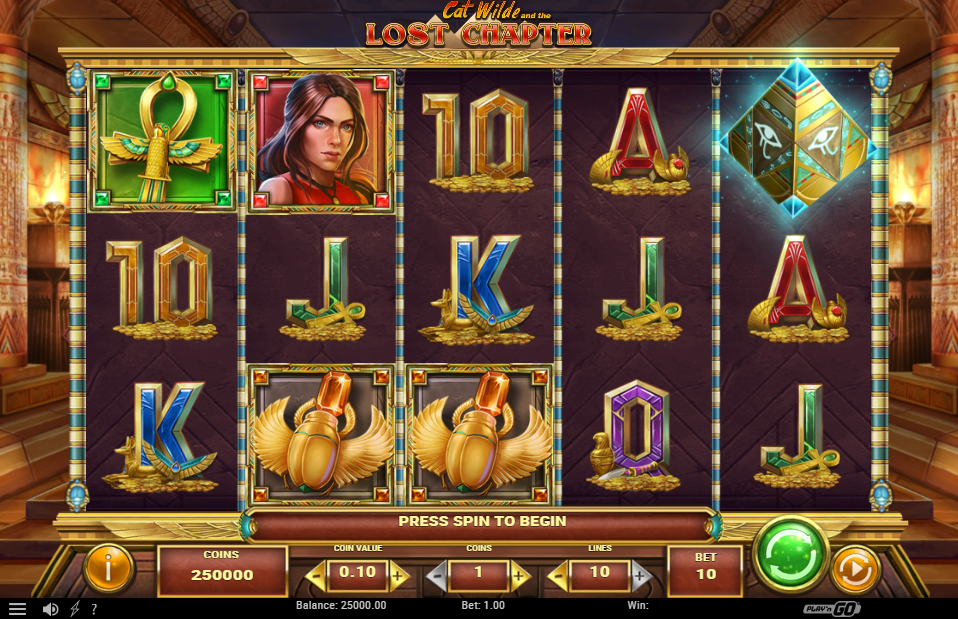Viewport: 958px width, 619px height.
Task: Add more paylines
Action: (x=640, y=576)
